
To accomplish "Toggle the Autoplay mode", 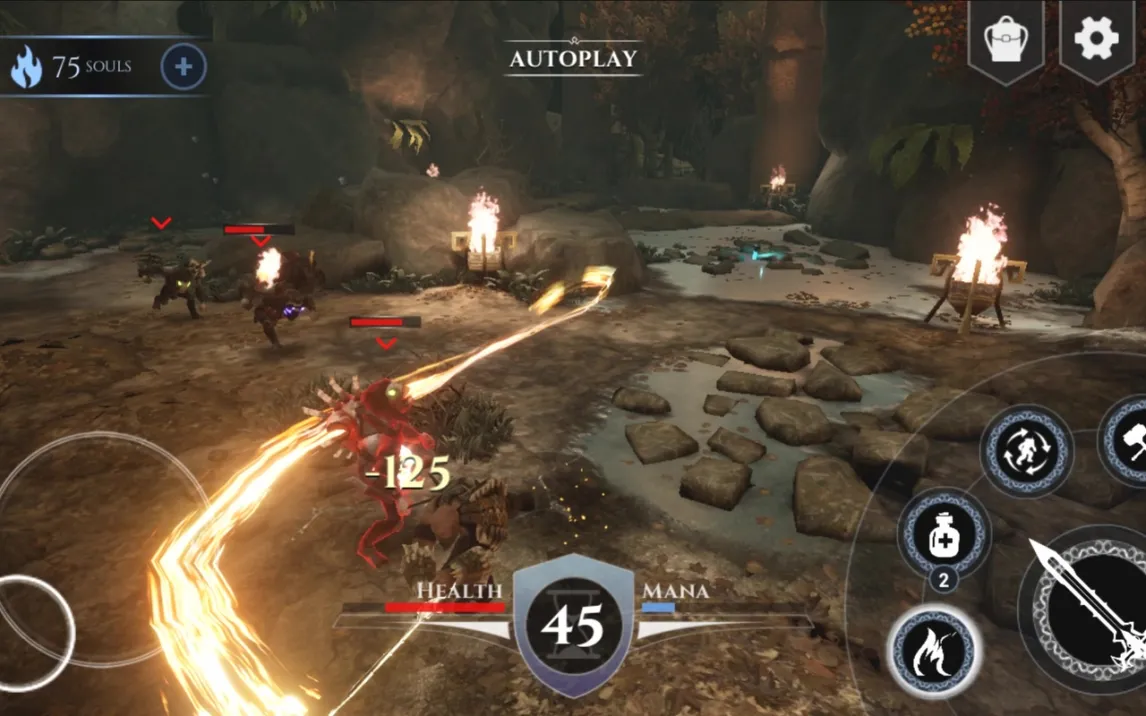I will pyautogui.click(x=573, y=58).
